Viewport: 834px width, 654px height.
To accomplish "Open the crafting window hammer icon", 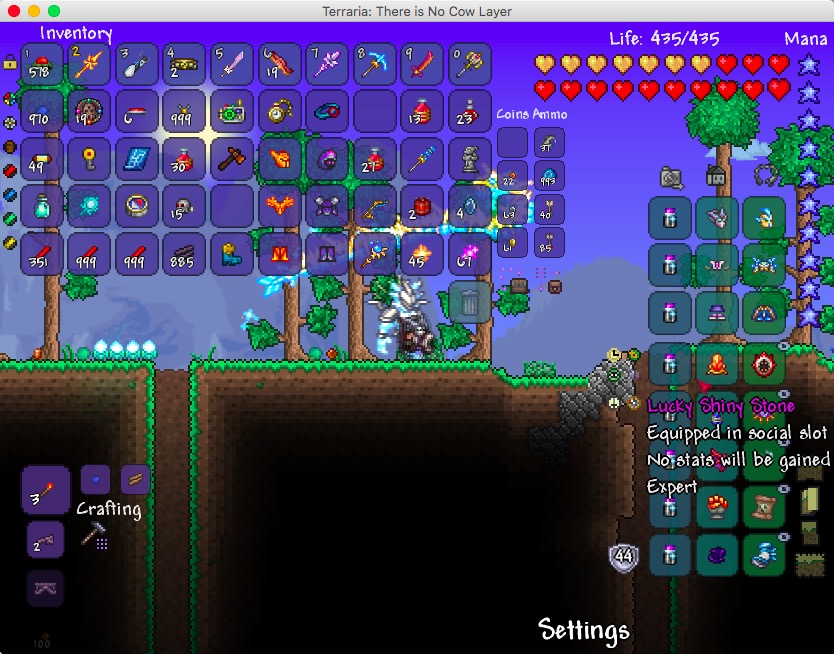I will (92, 536).
